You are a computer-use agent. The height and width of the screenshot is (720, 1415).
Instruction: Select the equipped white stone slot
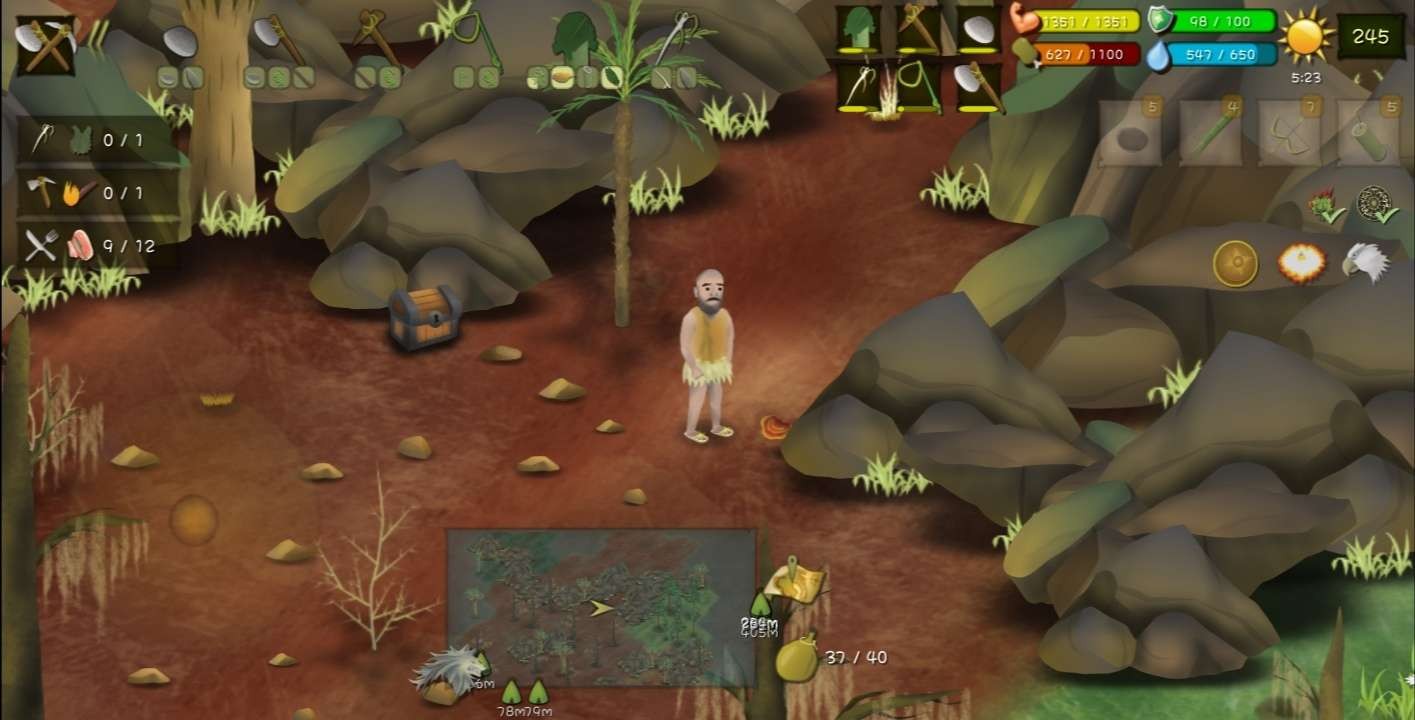point(977,28)
